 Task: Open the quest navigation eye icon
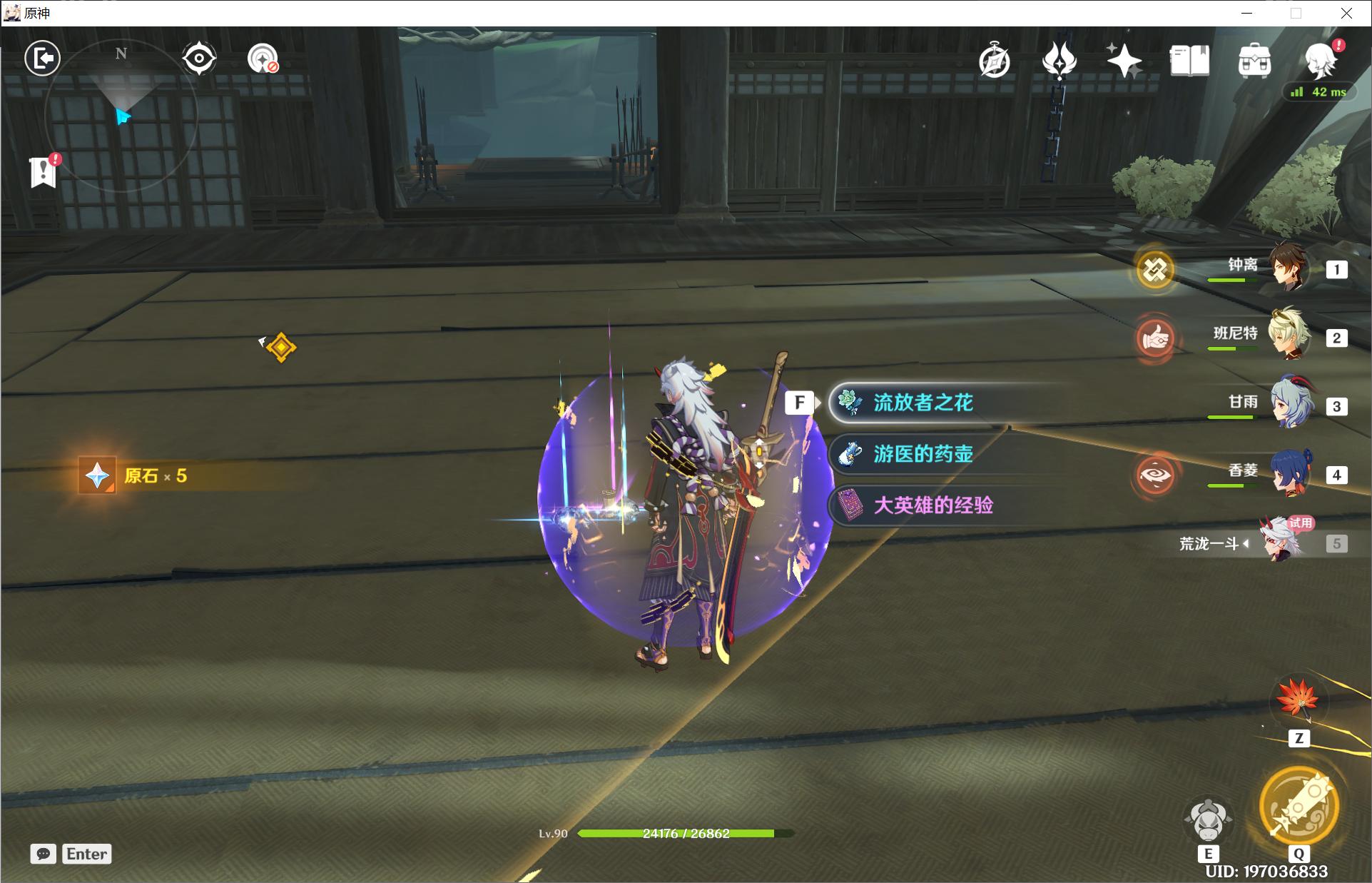coord(199,59)
